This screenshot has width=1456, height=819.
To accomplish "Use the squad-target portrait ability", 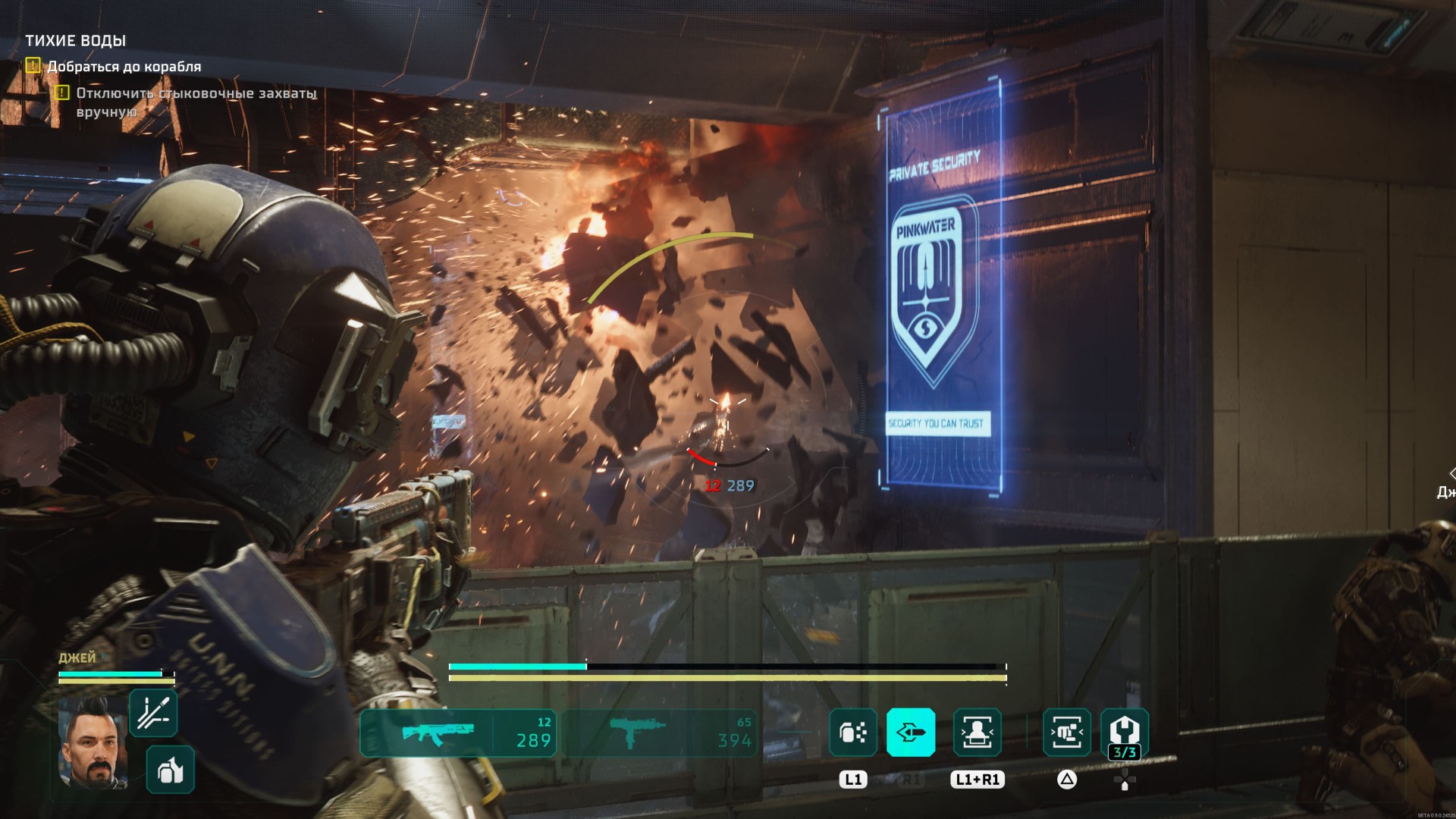I will click(977, 733).
